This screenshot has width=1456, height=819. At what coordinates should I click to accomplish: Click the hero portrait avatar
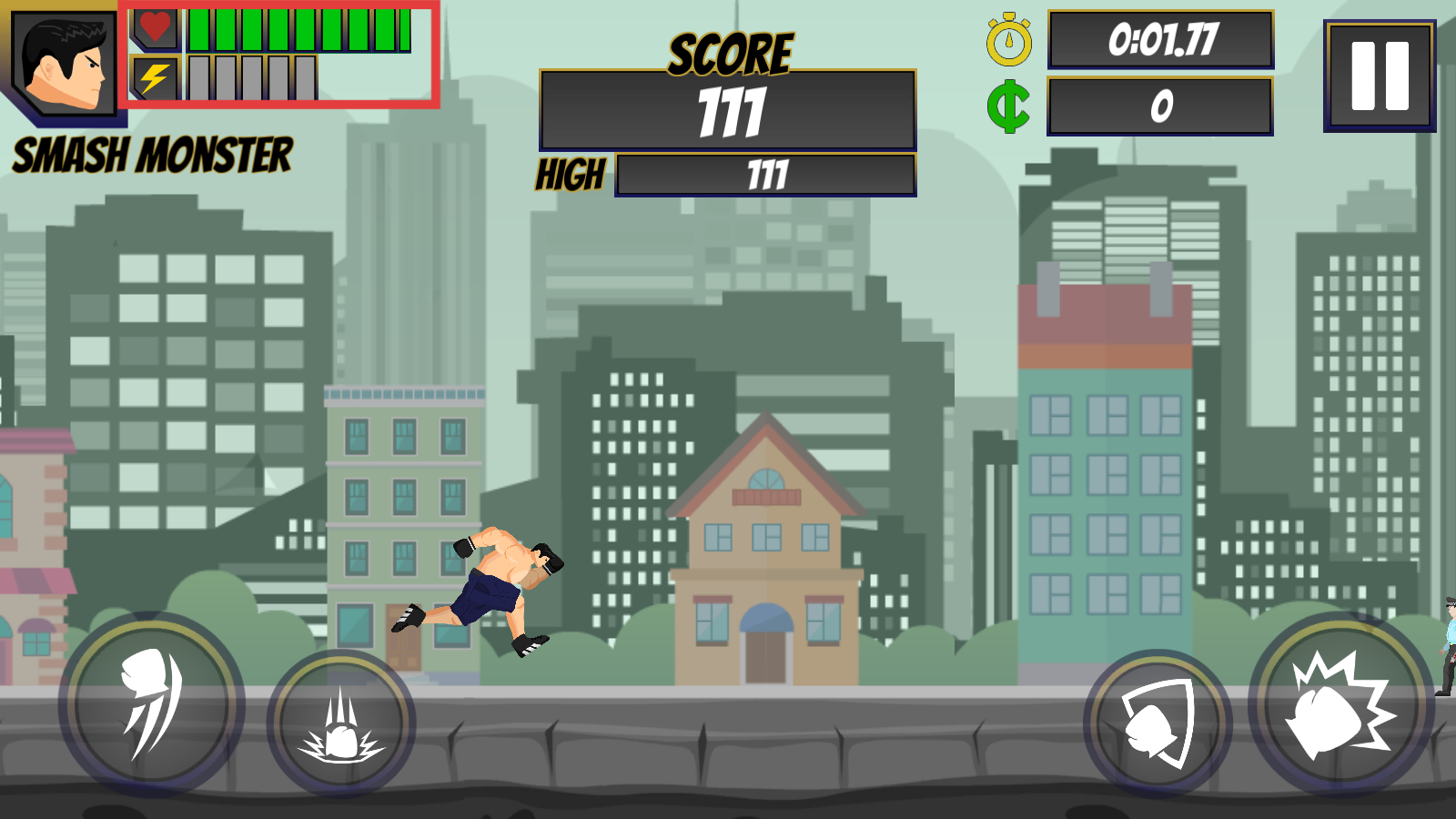tap(65, 64)
